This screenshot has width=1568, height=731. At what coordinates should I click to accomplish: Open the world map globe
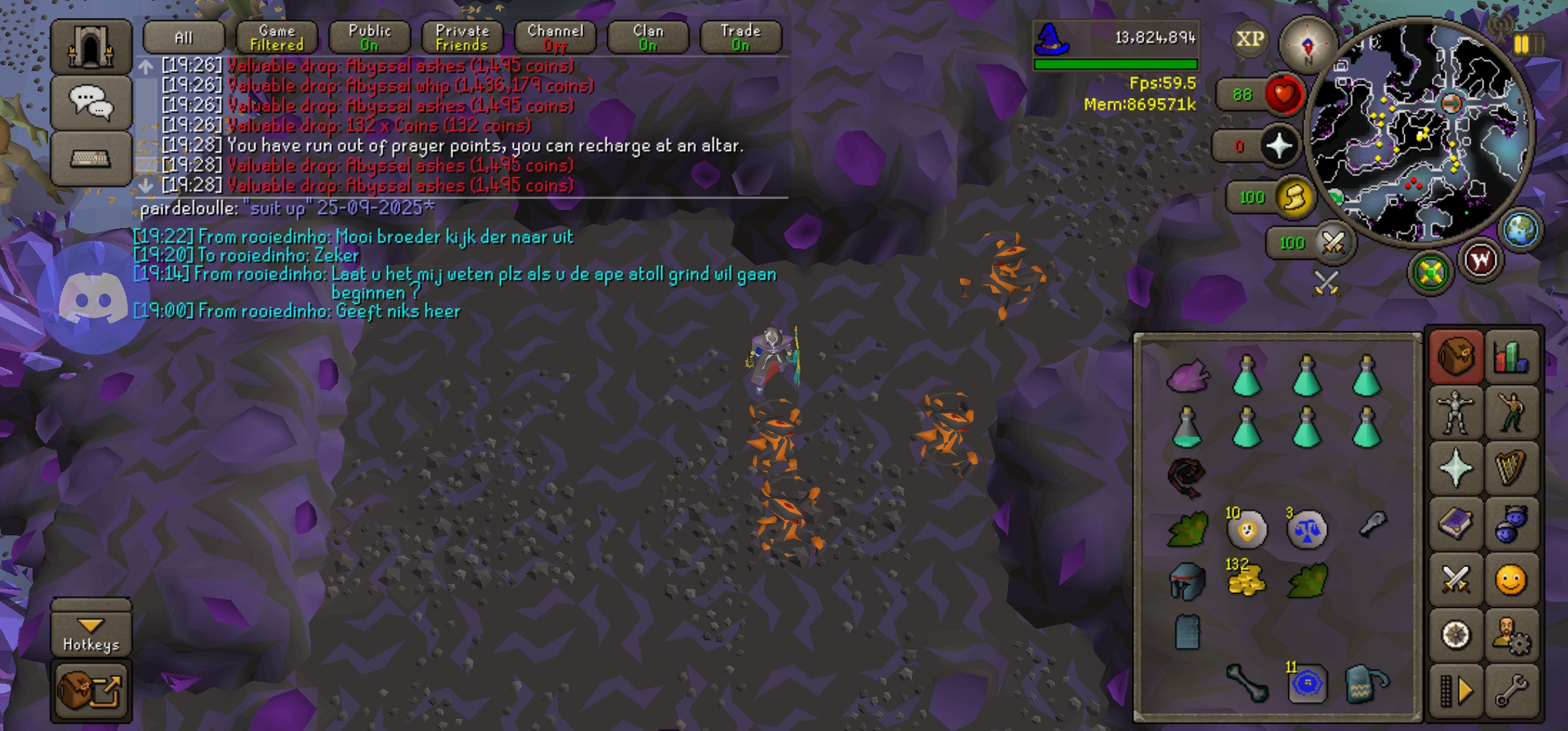(x=1521, y=229)
